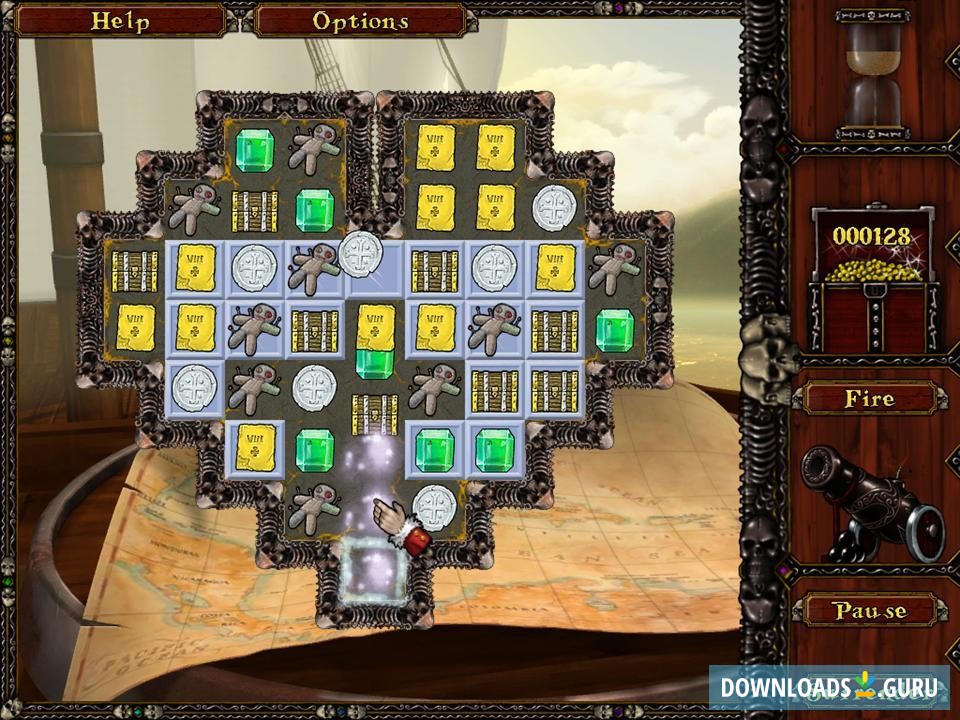This screenshot has width=960, height=720.
Task: Select the cannon icon below Fire
Action: (x=872, y=500)
